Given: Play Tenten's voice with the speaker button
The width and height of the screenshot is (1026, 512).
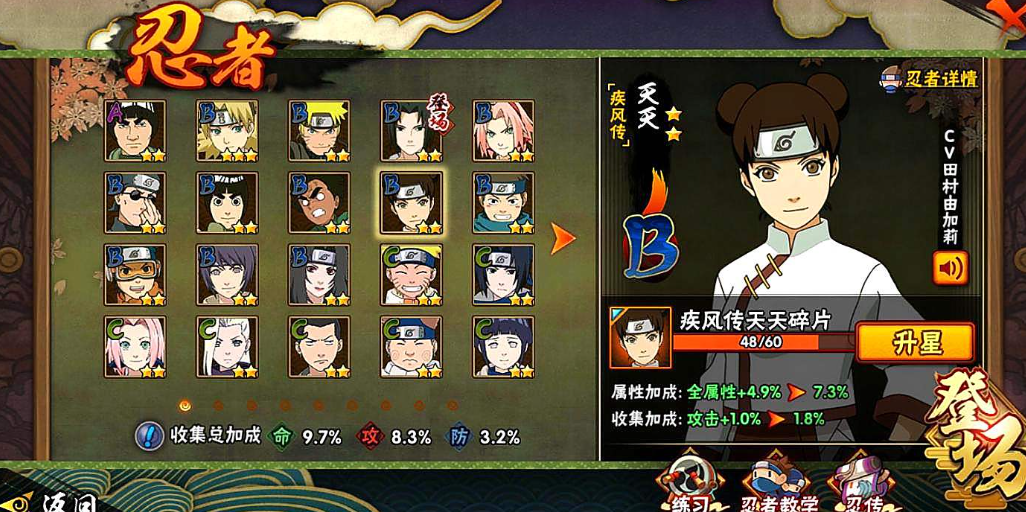Looking at the screenshot, I should [x=949, y=268].
